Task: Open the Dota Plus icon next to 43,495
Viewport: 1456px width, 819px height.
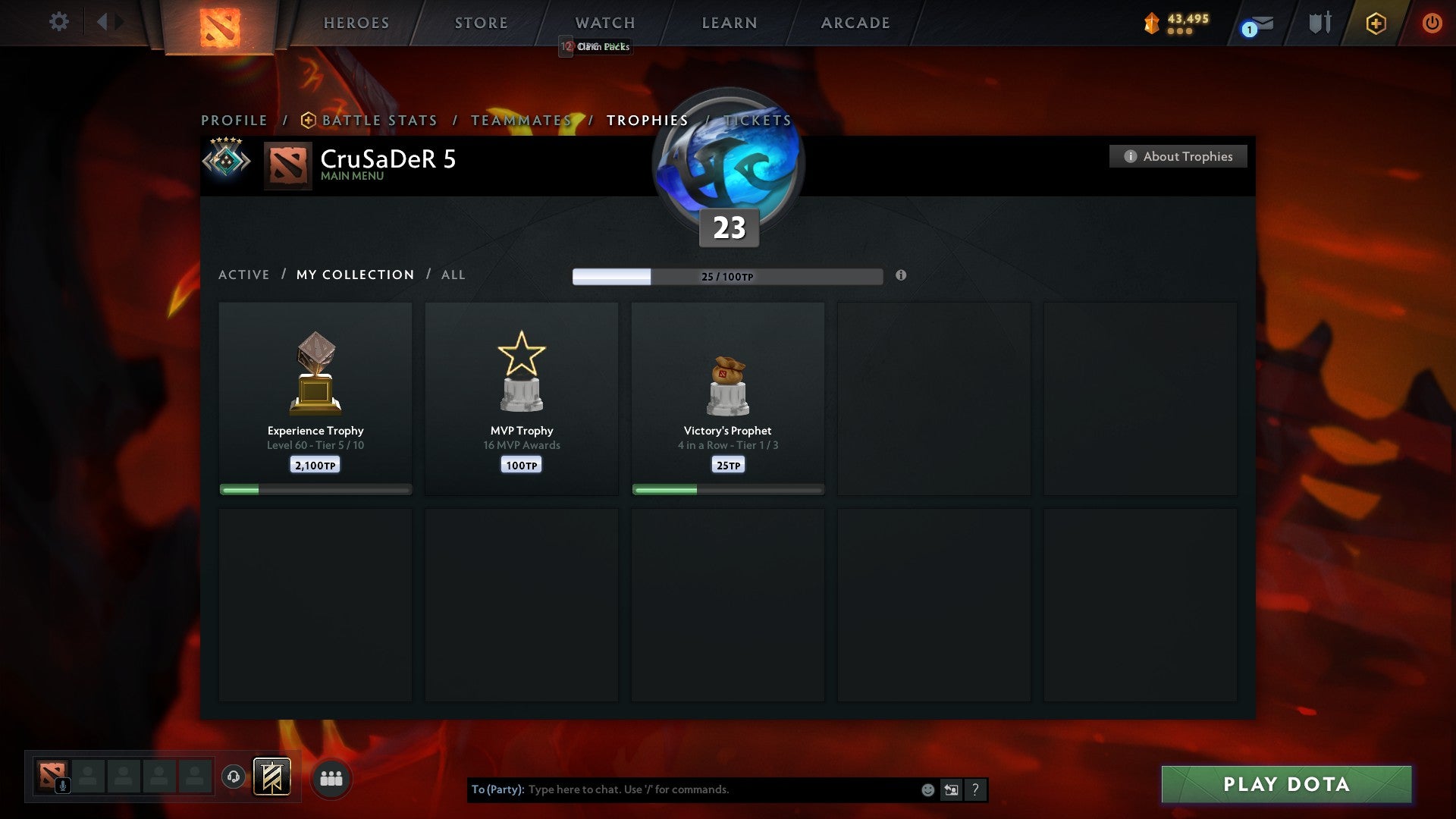Action: (x=1150, y=23)
